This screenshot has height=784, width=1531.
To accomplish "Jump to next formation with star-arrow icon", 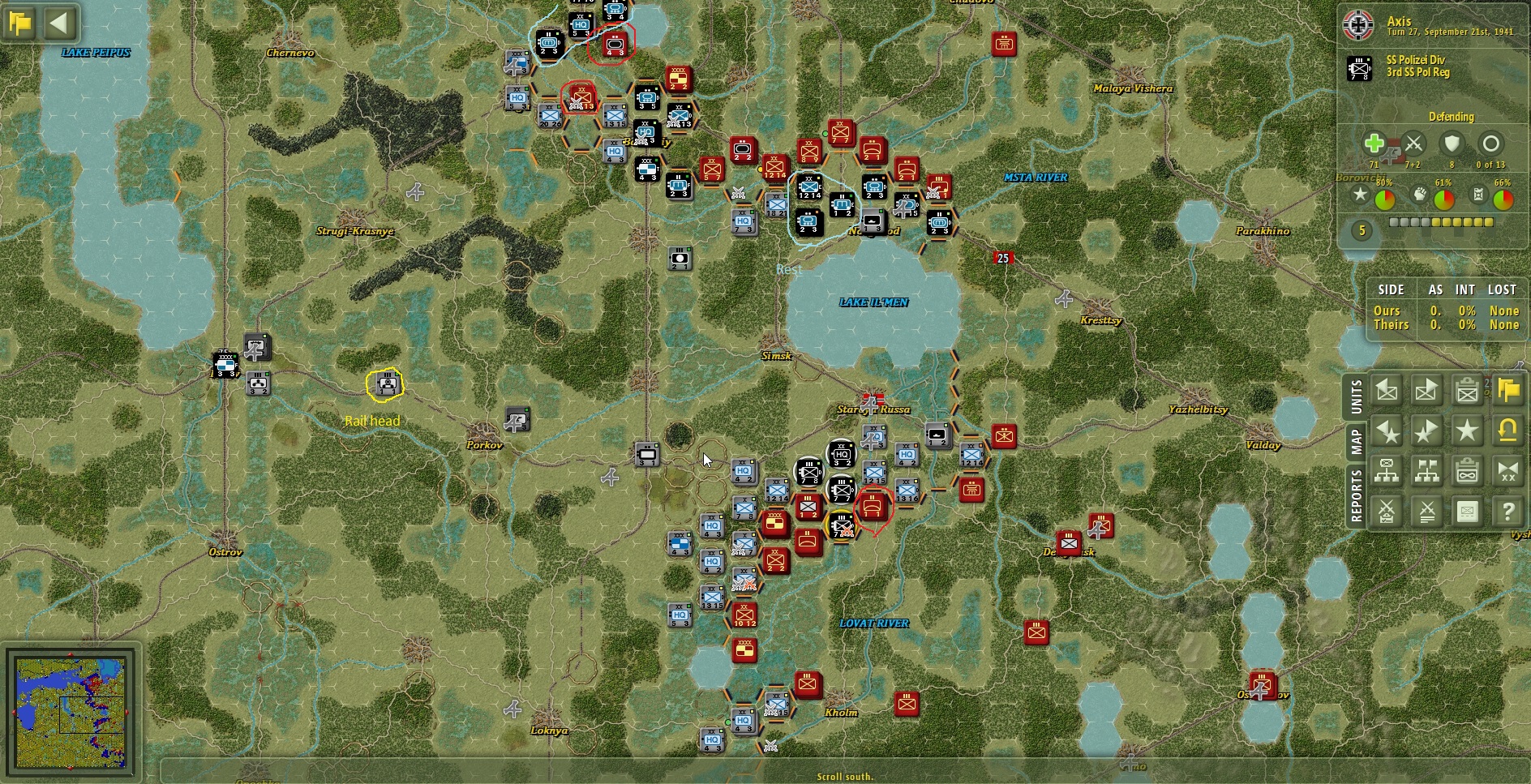I will (1426, 430).
